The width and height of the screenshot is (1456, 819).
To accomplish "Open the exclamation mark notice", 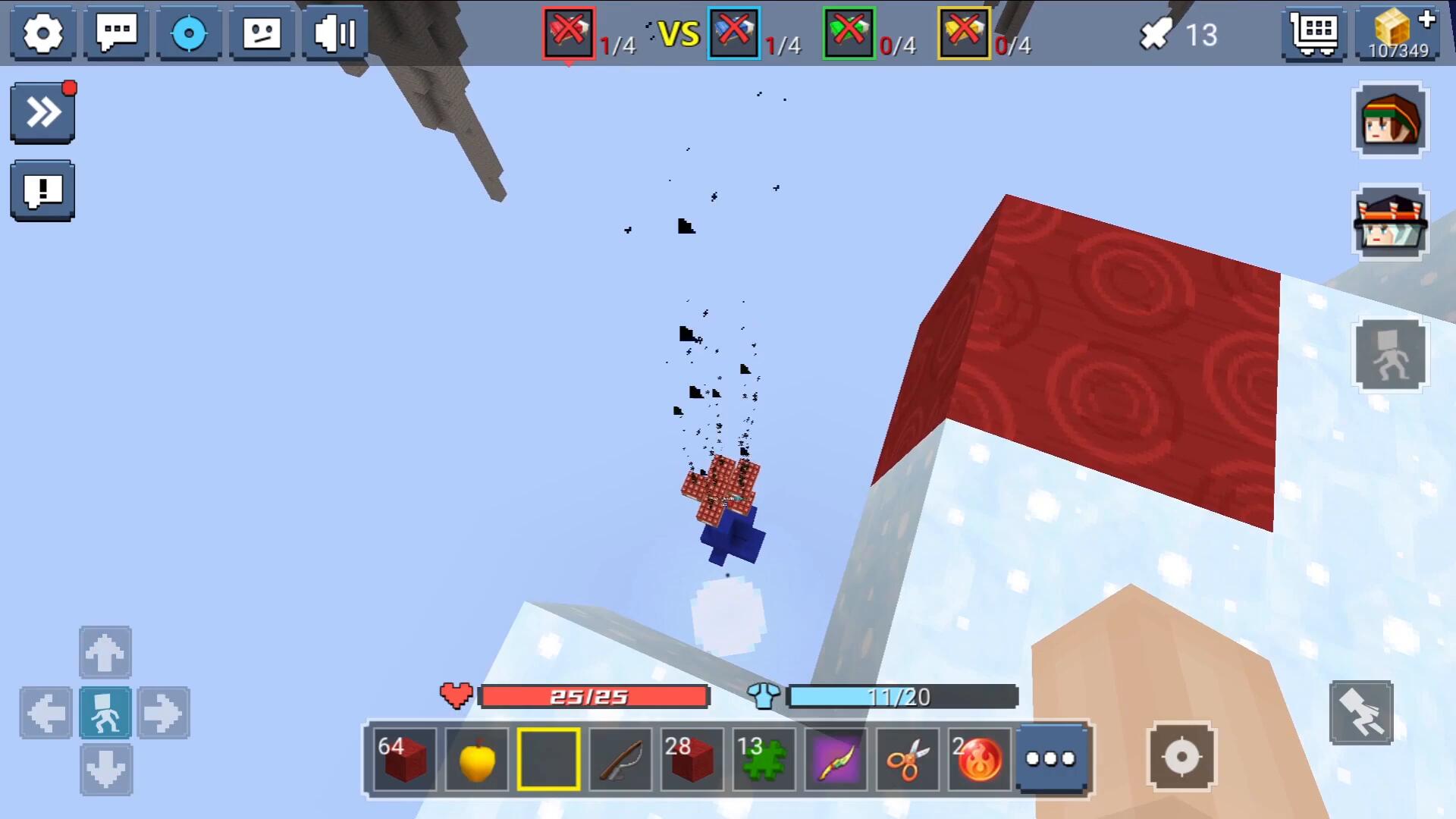I will tap(42, 190).
